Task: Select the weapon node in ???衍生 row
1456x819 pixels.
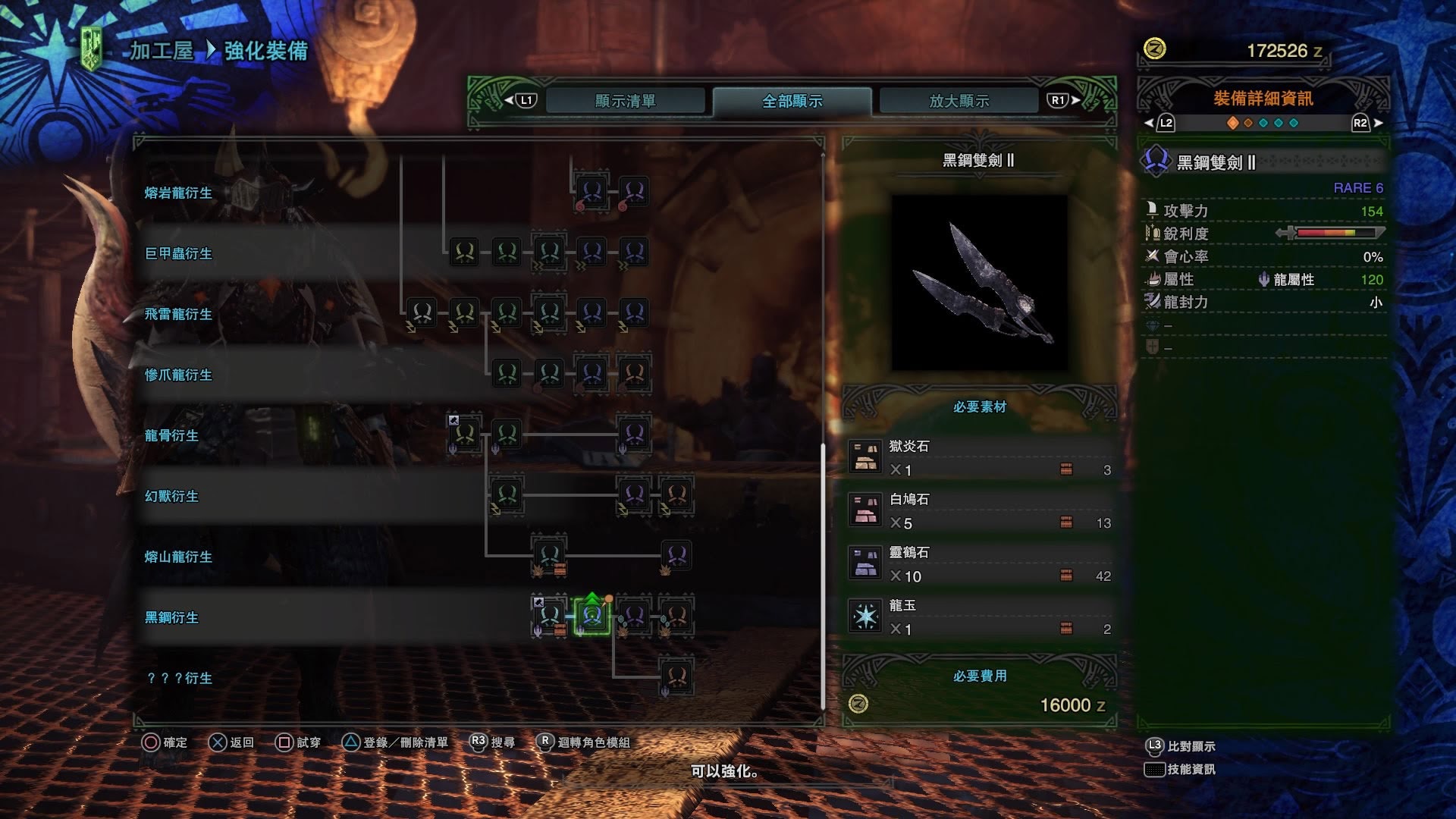Action: coord(676,676)
